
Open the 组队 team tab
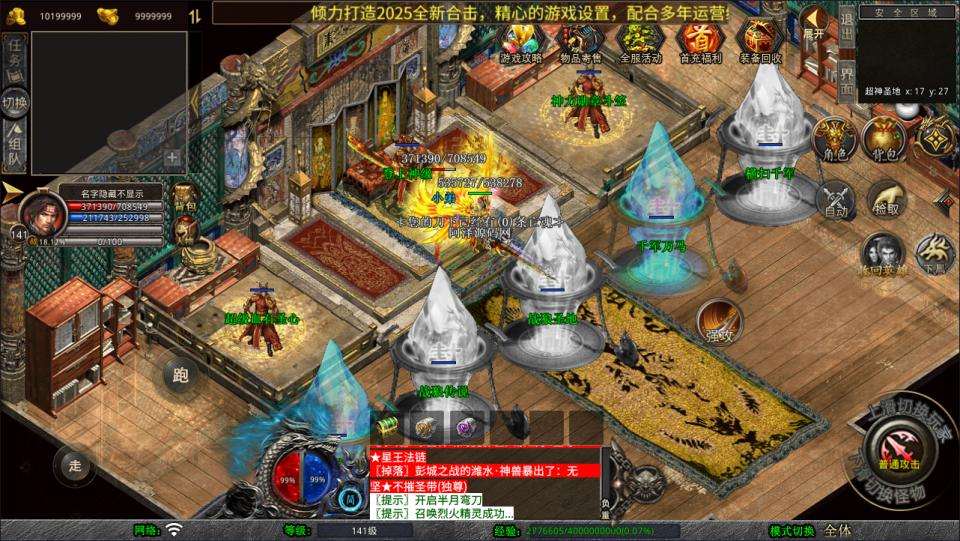tap(15, 146)
